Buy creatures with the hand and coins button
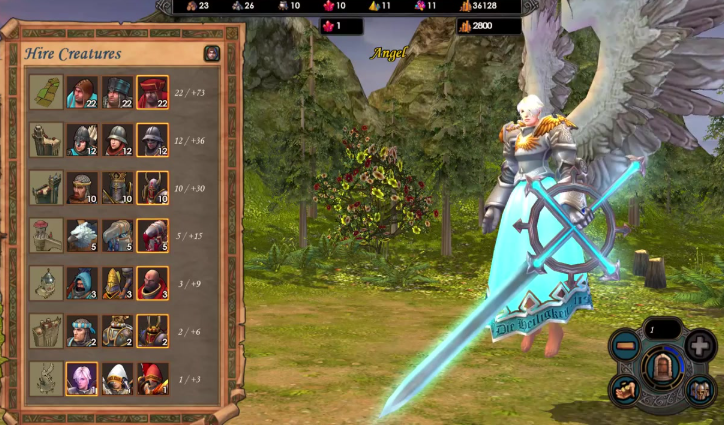Image resolution: width=724 pixels, height=425 pixels. [625, 389]
